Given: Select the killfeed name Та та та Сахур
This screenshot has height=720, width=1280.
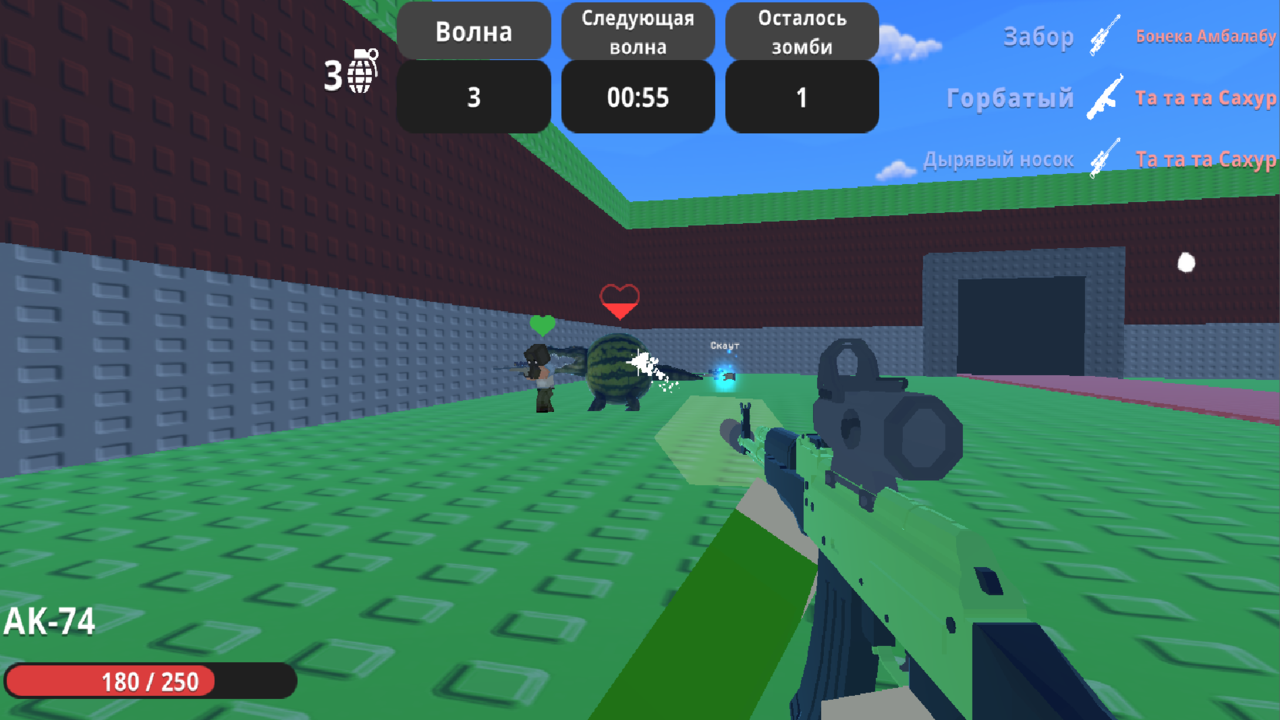Looking at the screenshot, I should click(x=1205, y=98).
